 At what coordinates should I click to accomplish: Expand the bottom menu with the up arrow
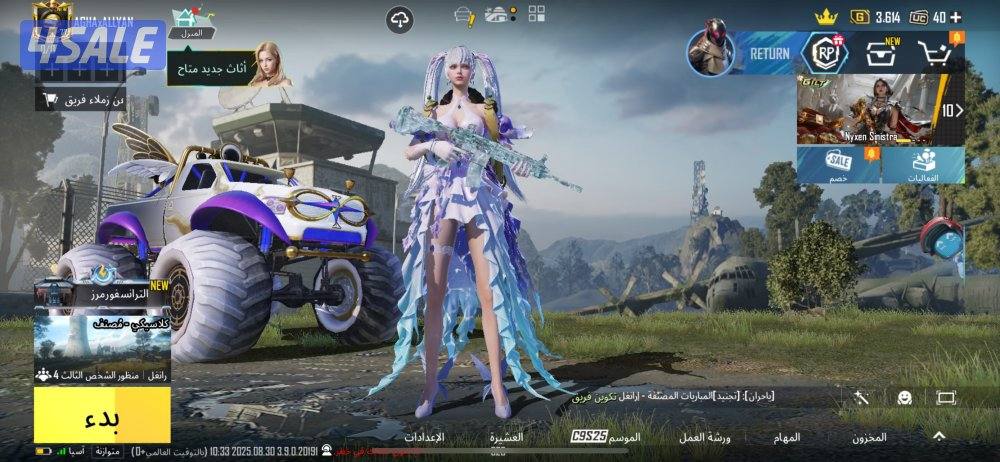pyautogui.click(x=939, y=436)
